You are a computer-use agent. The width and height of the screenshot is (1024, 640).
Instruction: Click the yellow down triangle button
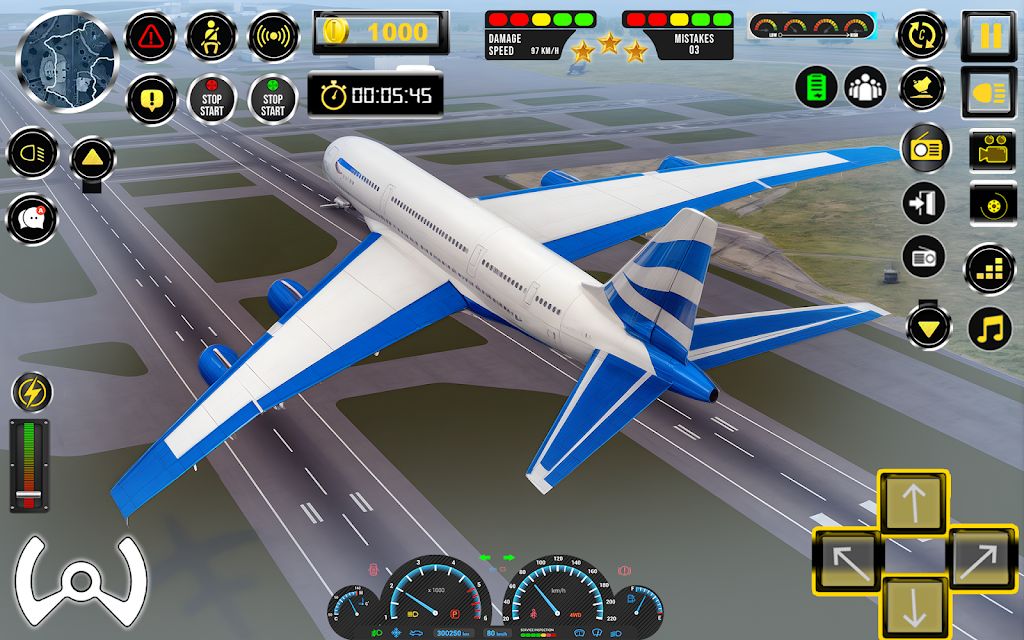(929, 327)
